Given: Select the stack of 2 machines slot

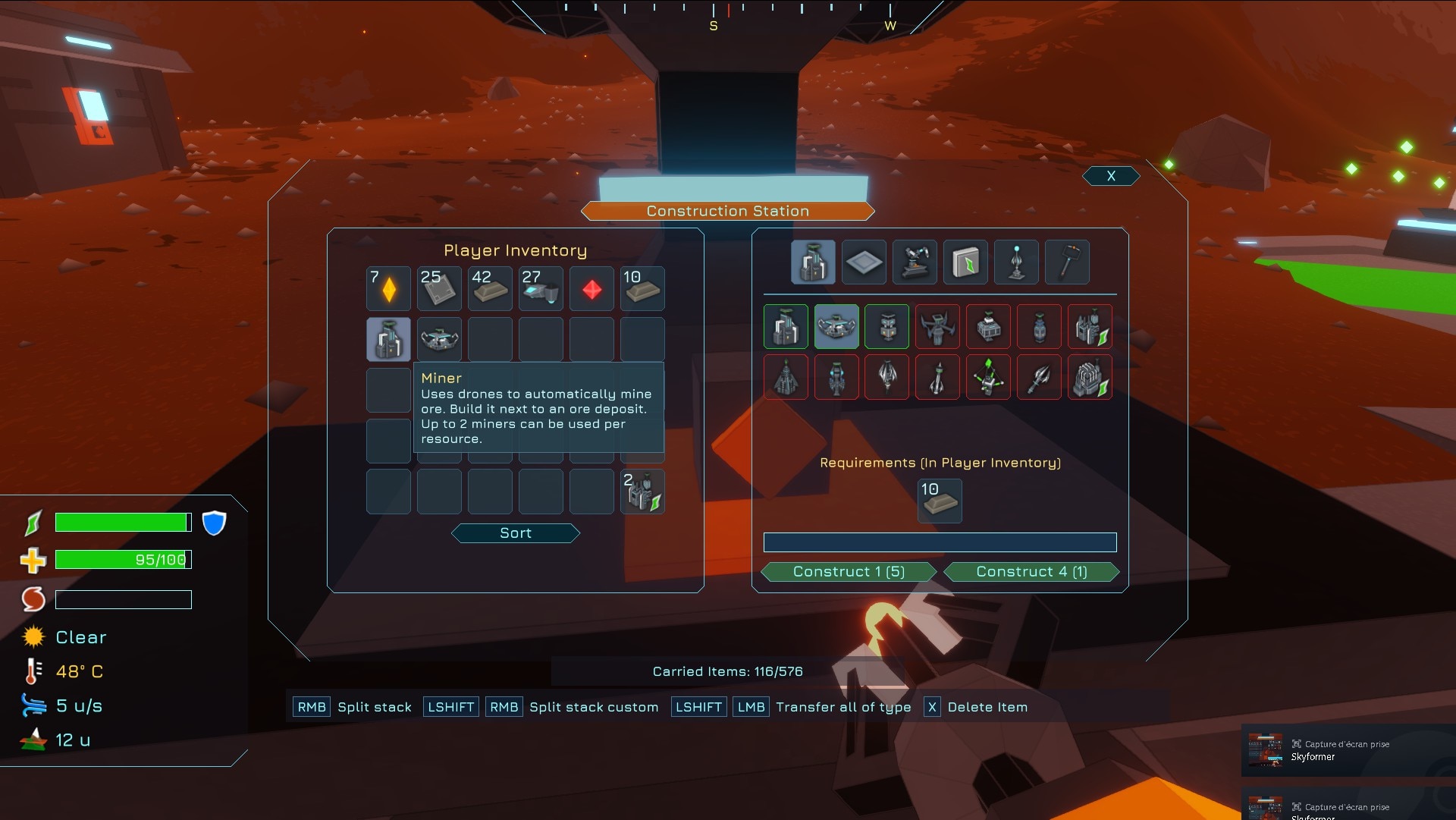Looking at the screenshot, I should pyautogui.click(x=642, y=492).
